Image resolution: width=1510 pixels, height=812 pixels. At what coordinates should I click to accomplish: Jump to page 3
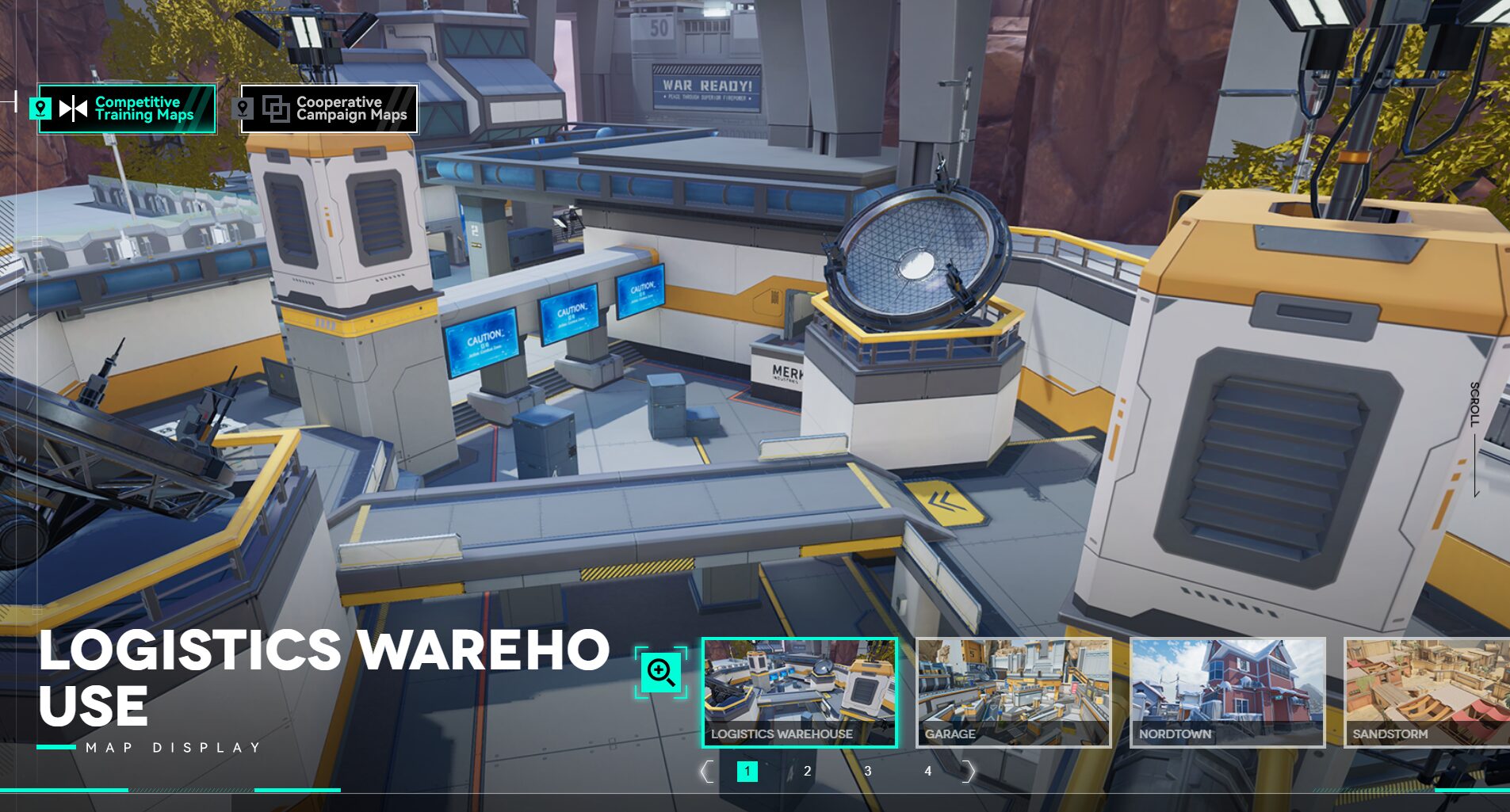coord(868,772)
